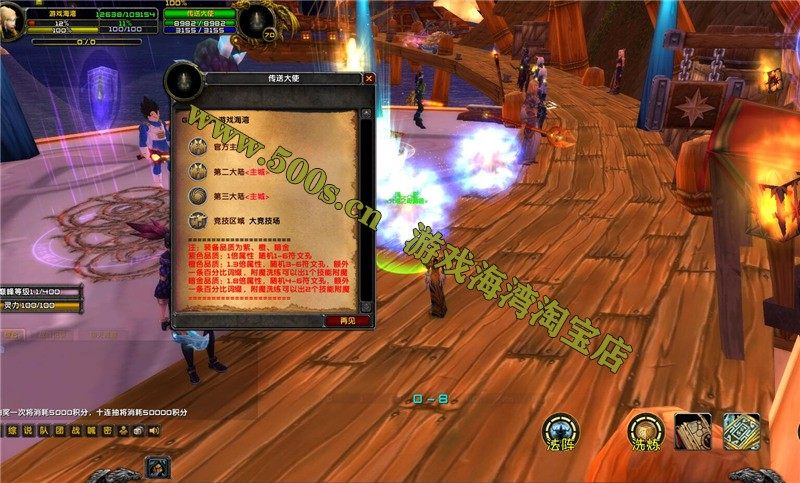This screenshot has height=483, width=800.
Task: Switch to the 综 chat channel
Action: 13,430
